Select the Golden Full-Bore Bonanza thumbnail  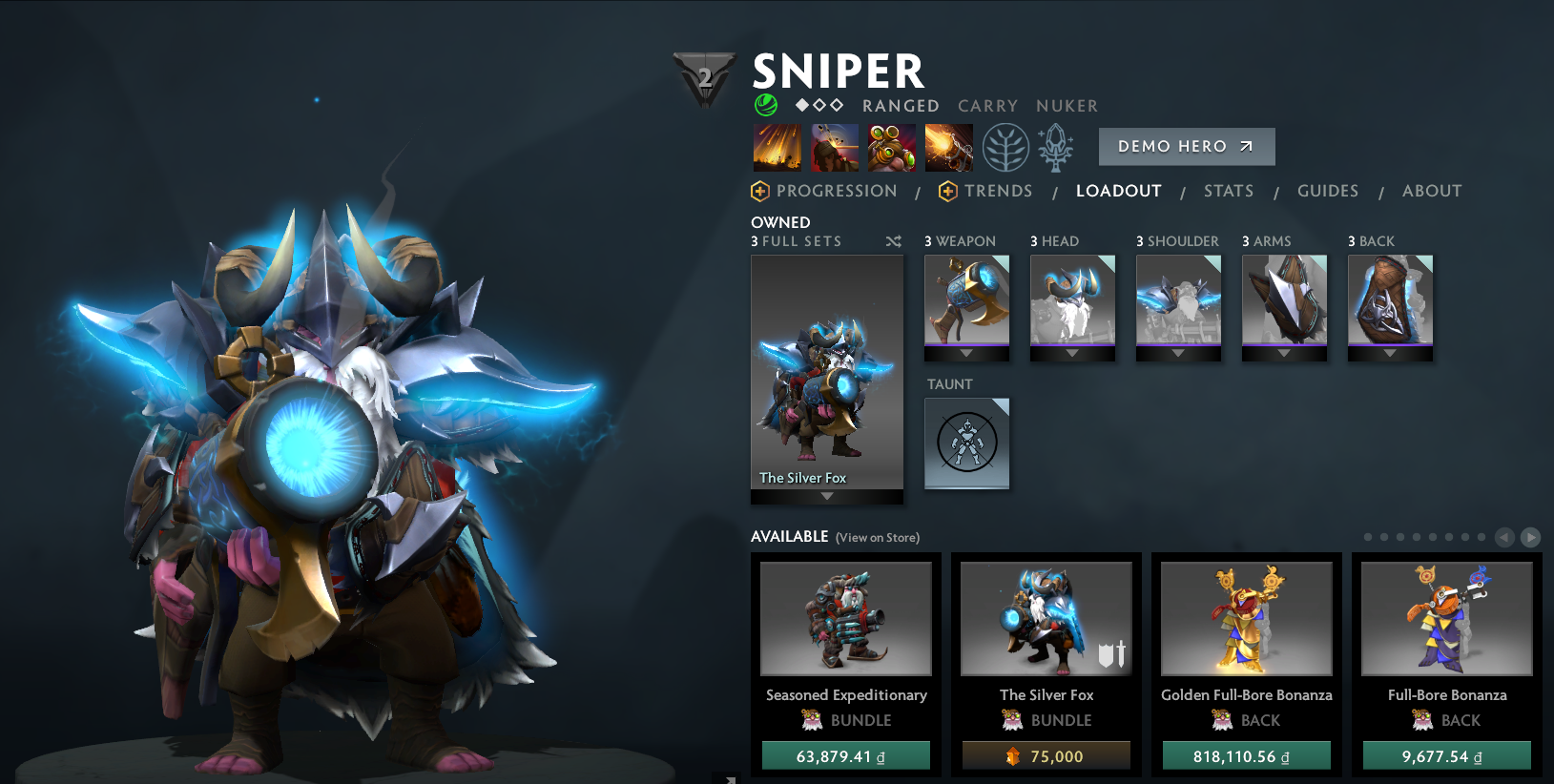click(1246, 618)
